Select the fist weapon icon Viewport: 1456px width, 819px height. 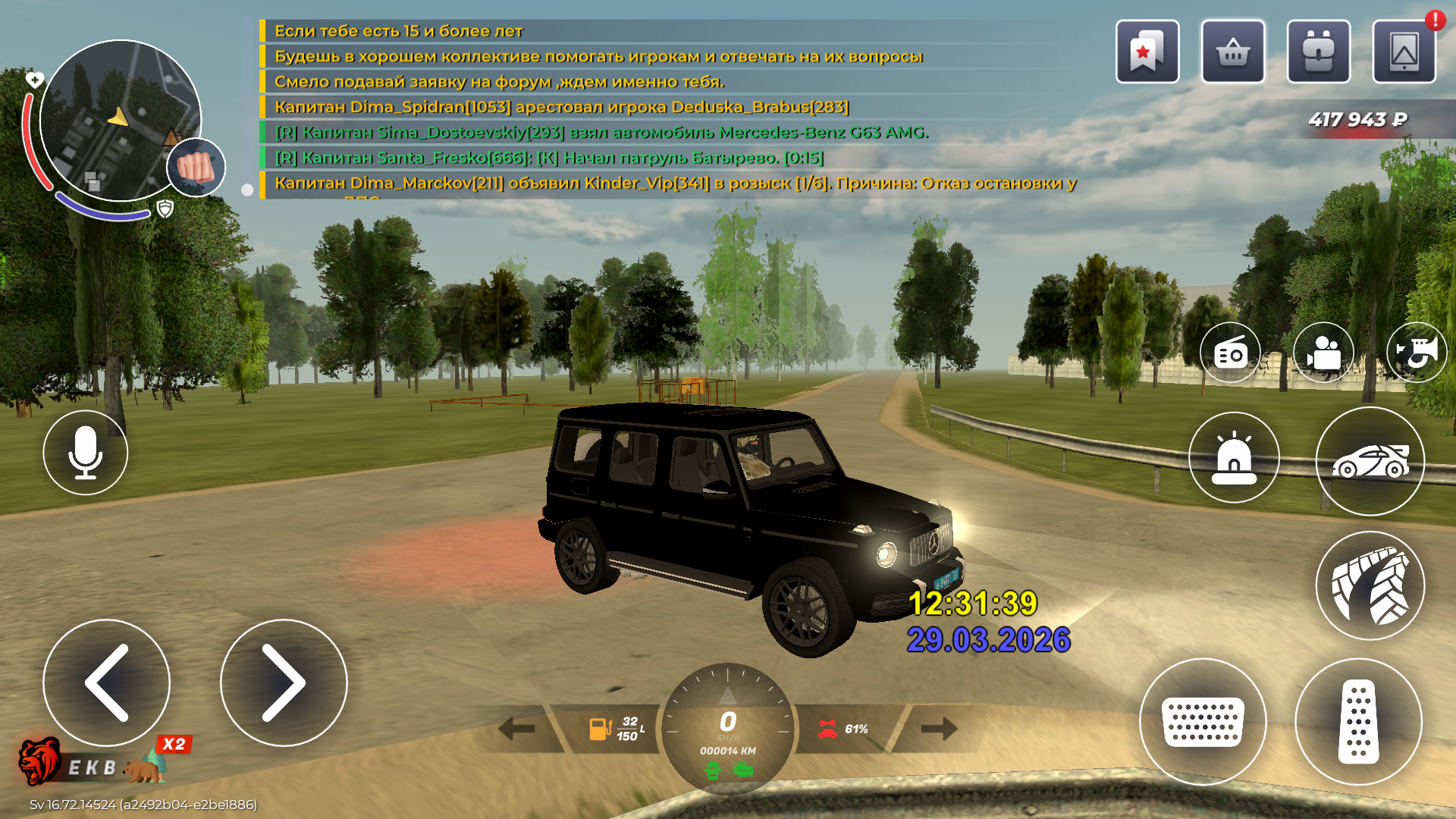pyautogui.click(x=196, y=167)
